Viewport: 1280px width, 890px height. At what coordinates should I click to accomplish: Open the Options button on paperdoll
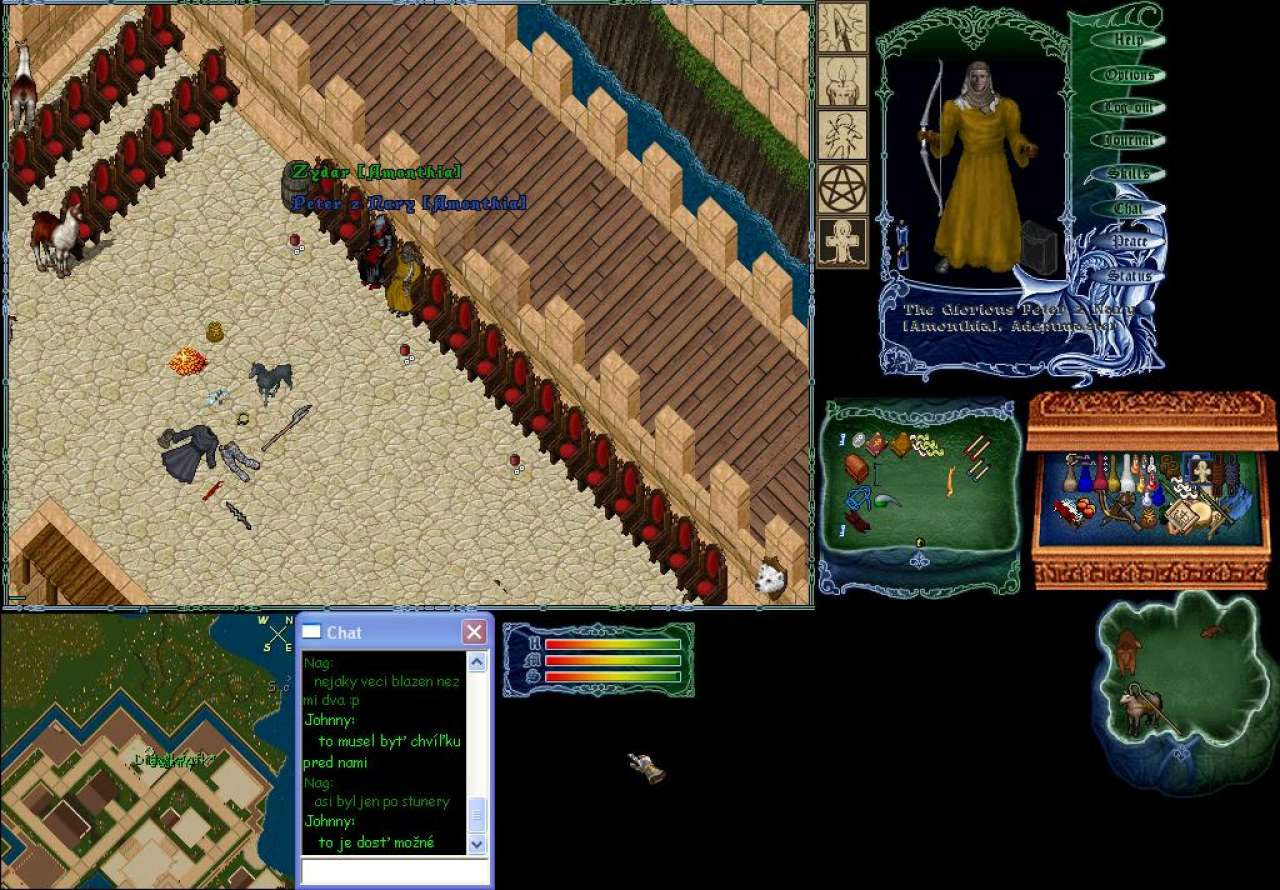coord(1129,75)
